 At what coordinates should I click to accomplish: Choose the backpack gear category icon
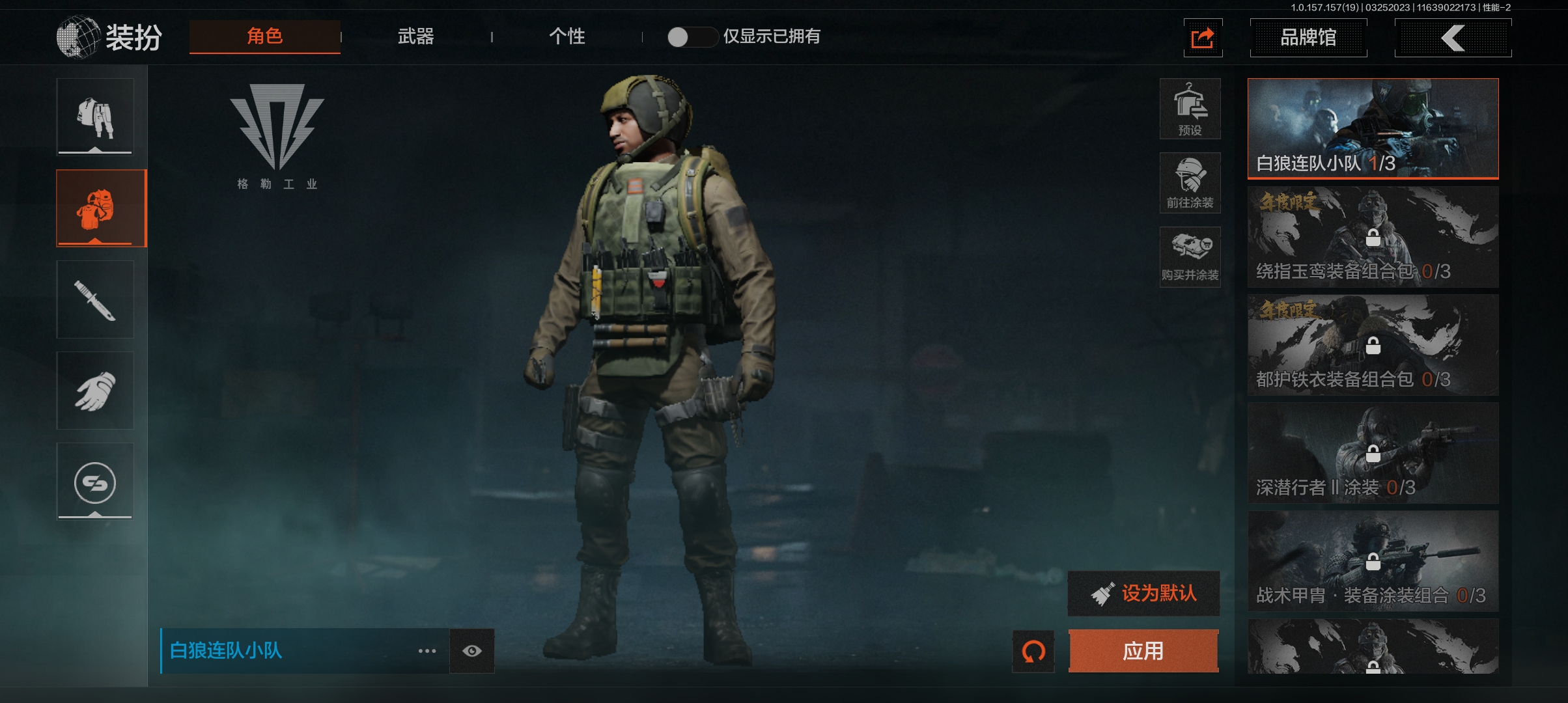(95, 208)
